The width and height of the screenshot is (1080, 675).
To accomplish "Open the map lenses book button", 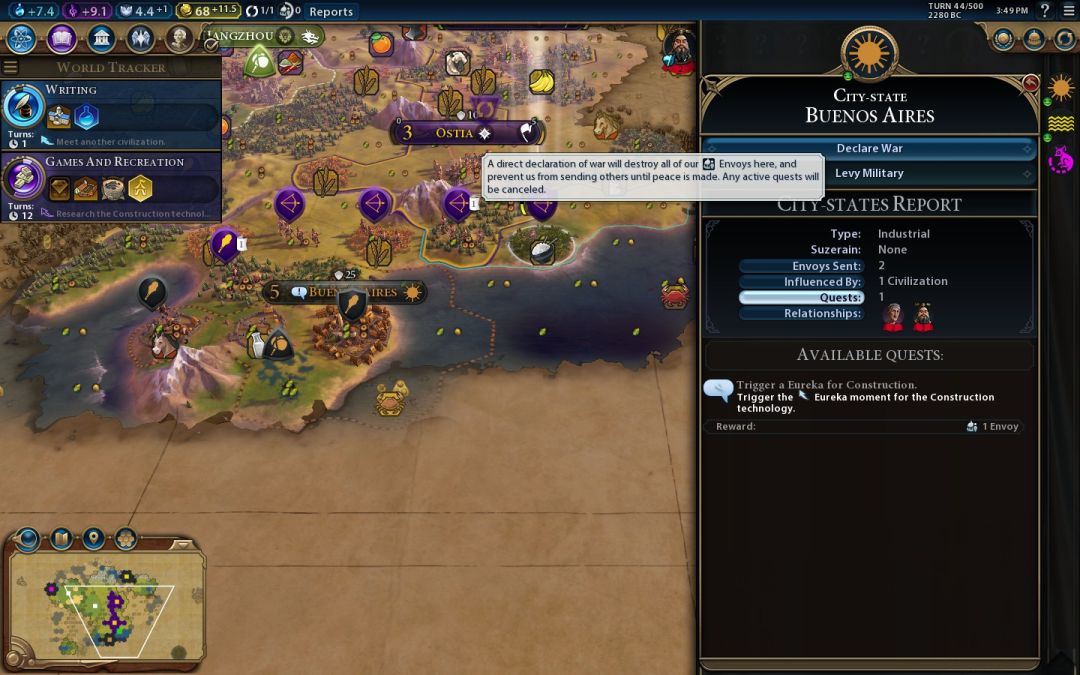I will (x=60, y=539).
